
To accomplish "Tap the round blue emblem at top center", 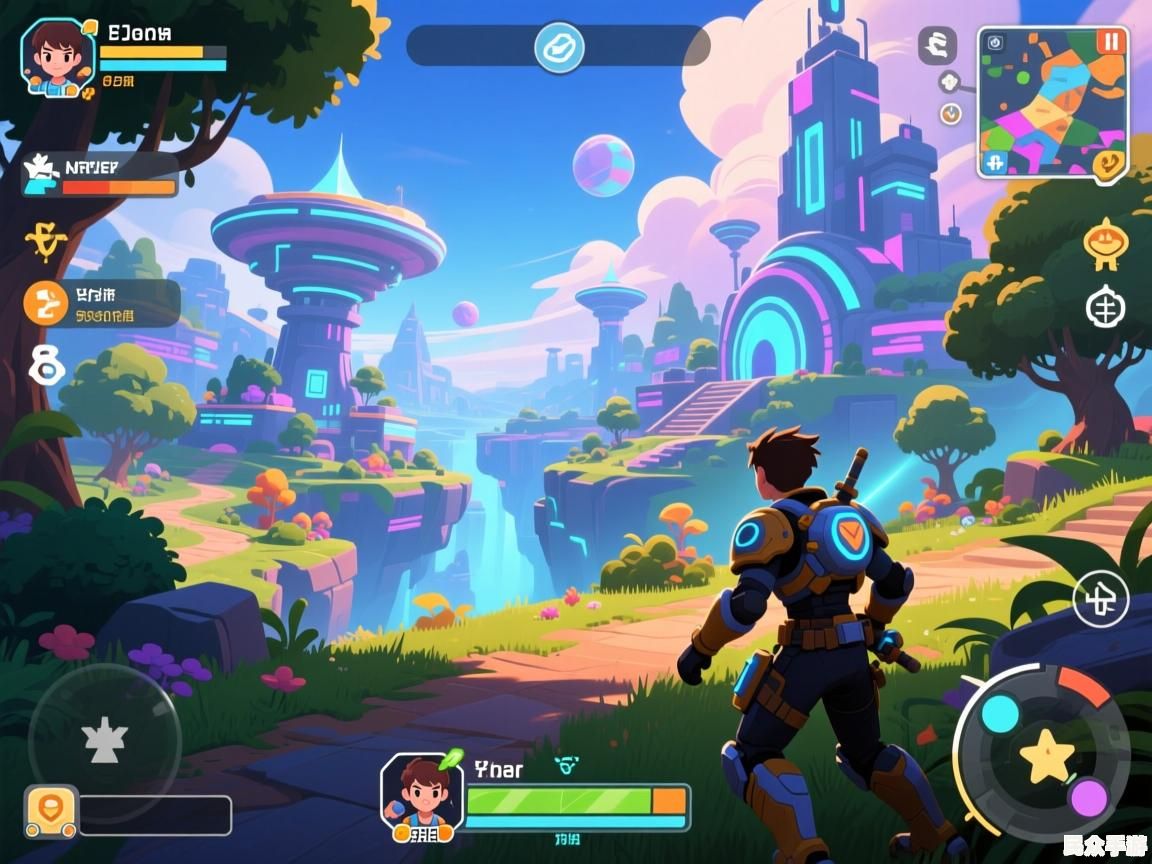I will 558,47.
